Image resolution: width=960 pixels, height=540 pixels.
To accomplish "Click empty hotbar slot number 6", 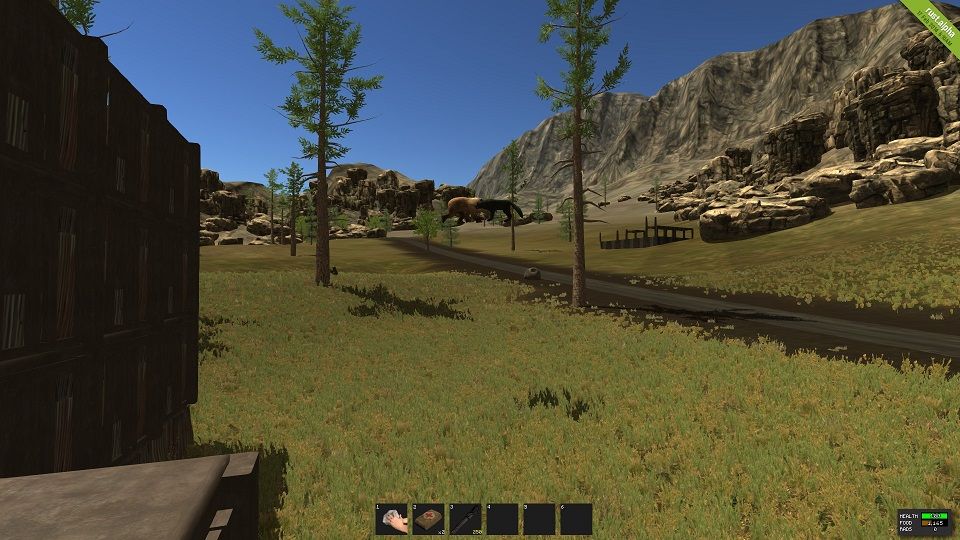I will point(576,519).
